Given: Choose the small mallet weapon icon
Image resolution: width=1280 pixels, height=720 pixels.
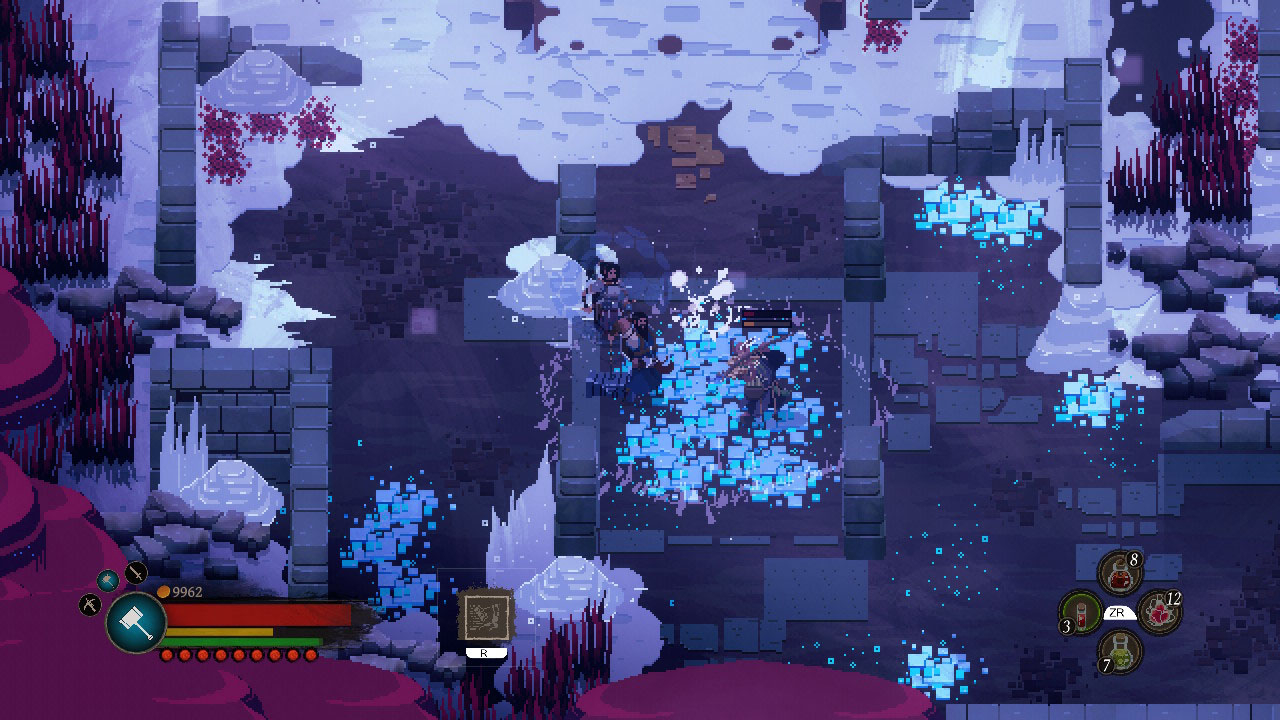Looking at the screenshot, I should pos(108,580).
